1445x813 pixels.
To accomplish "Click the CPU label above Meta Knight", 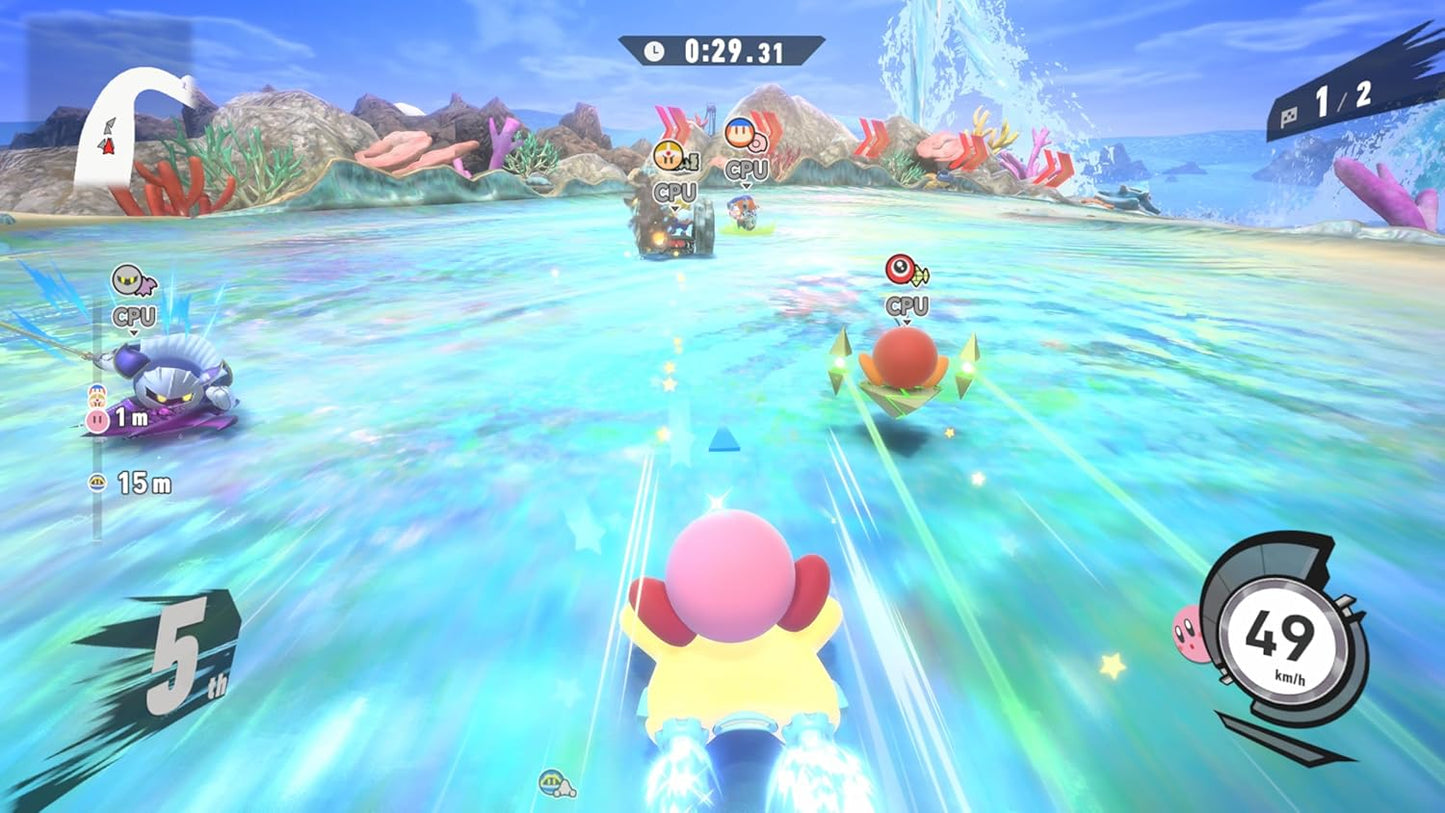I will coord(134,316).
